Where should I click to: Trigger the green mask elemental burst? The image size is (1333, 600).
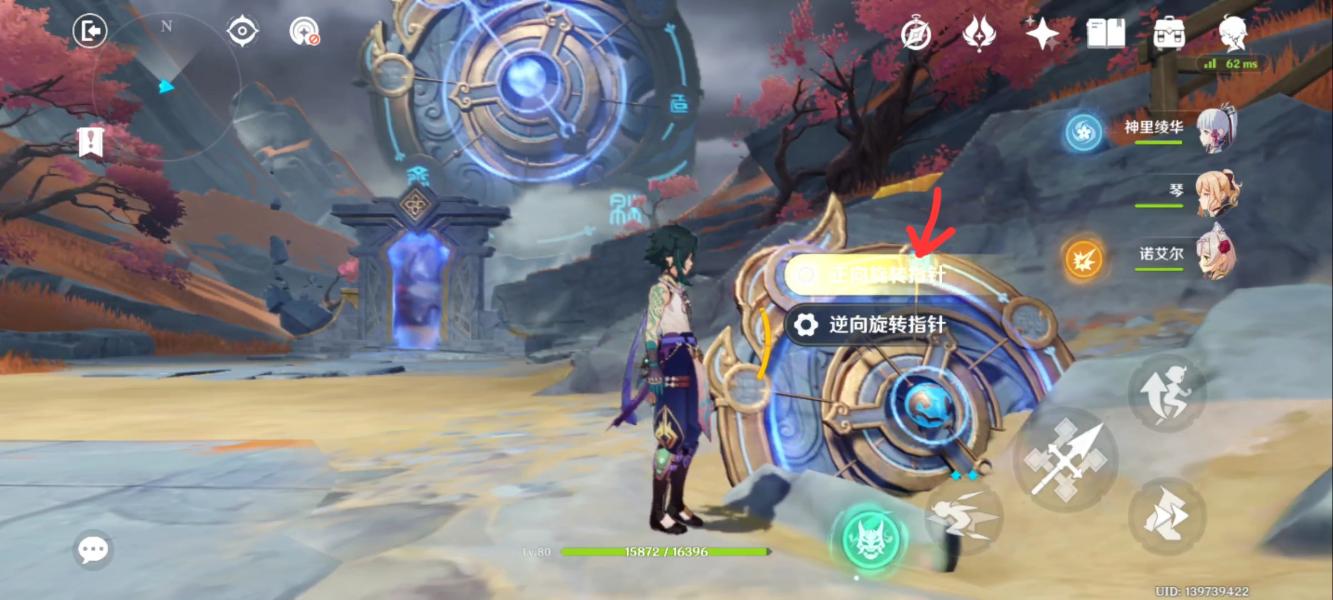[868, 537]
